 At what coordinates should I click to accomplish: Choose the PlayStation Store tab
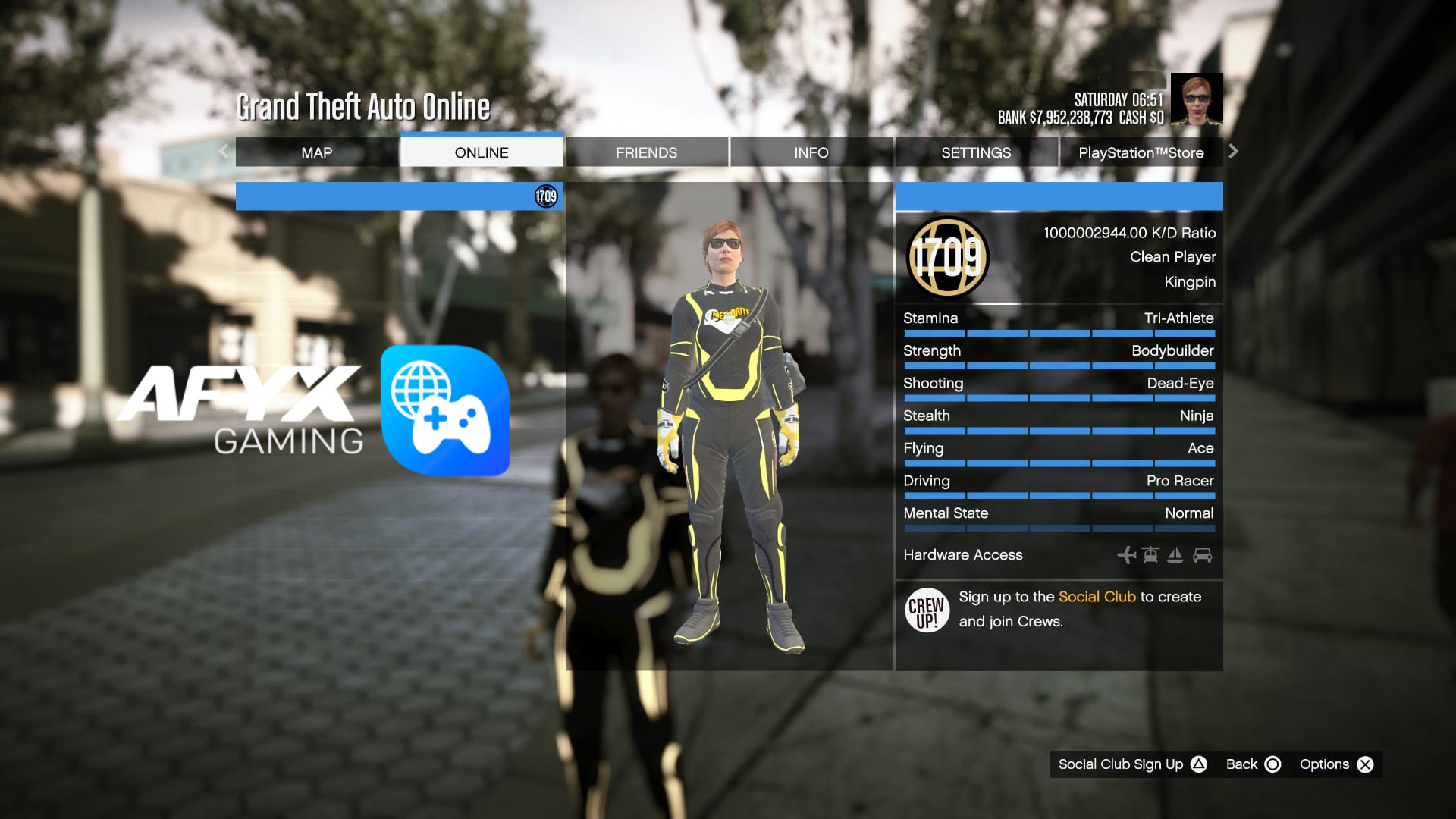(x=1141, y=152)
